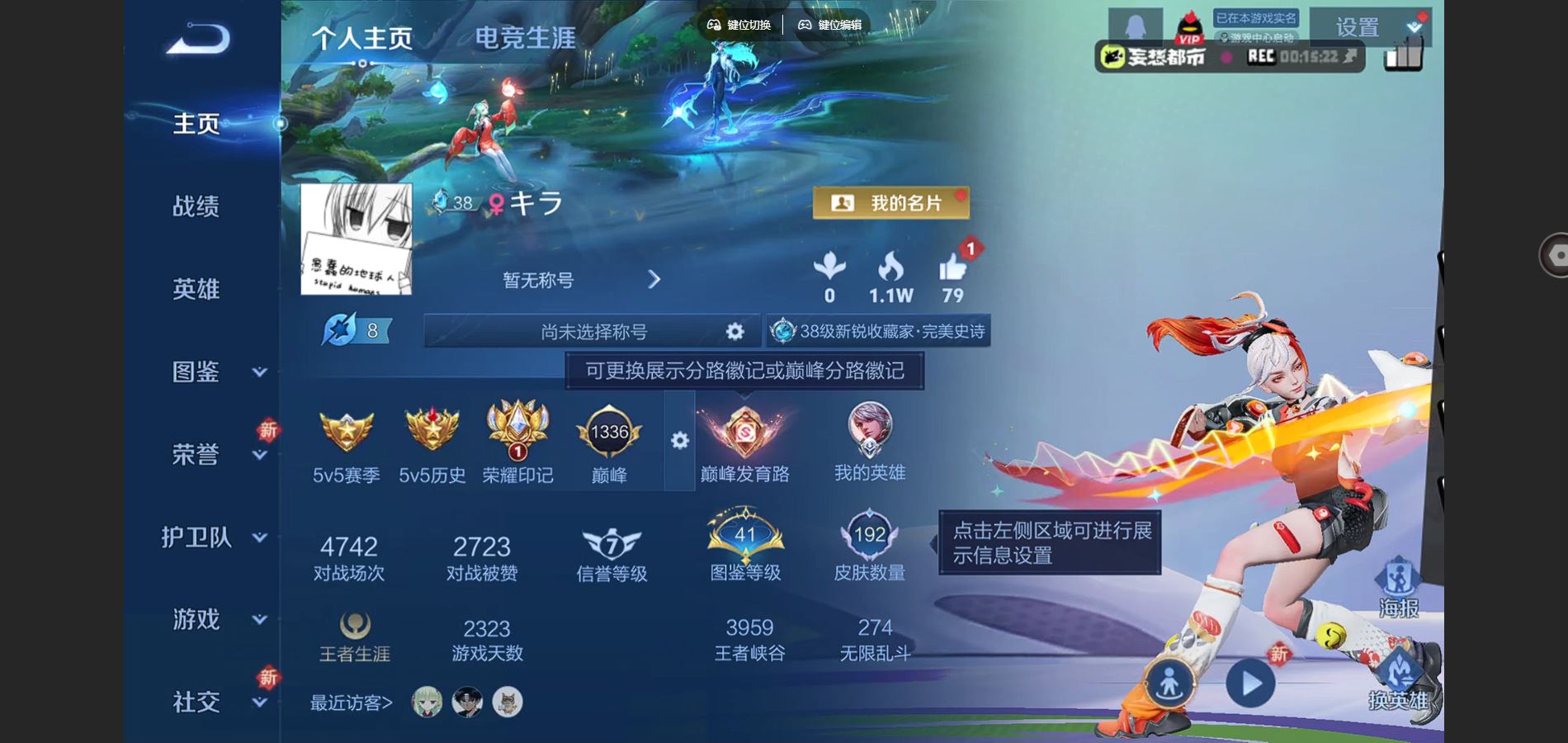The image size is (1568, 743).
Task: Play the hero showcase animation
Action: coord(1250,684)
